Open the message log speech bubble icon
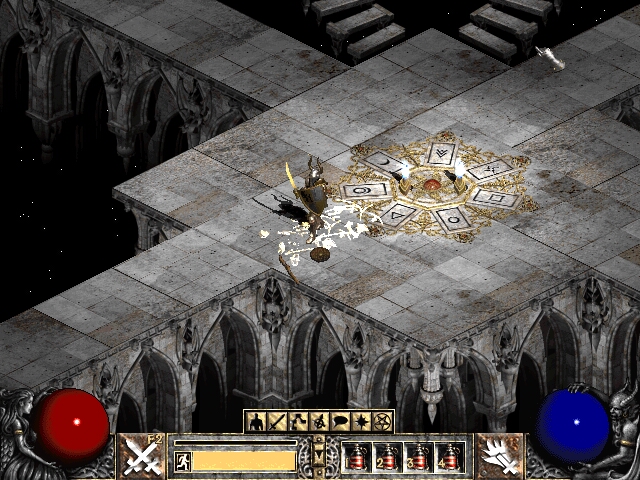This screenshot has height=480, width=640. click(x=340, y=421)
